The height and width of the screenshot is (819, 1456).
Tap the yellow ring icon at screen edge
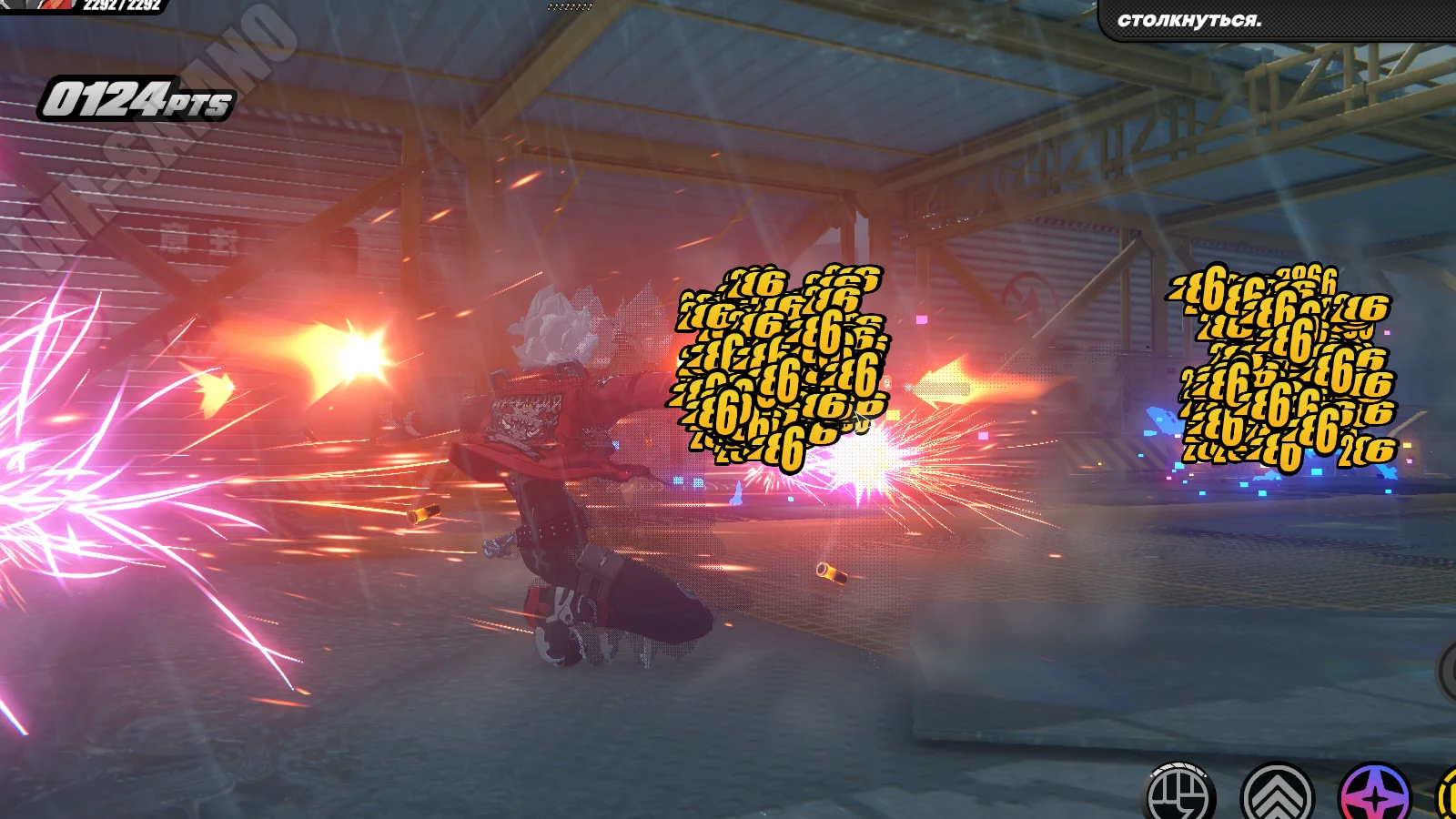tap(1448, 797)
